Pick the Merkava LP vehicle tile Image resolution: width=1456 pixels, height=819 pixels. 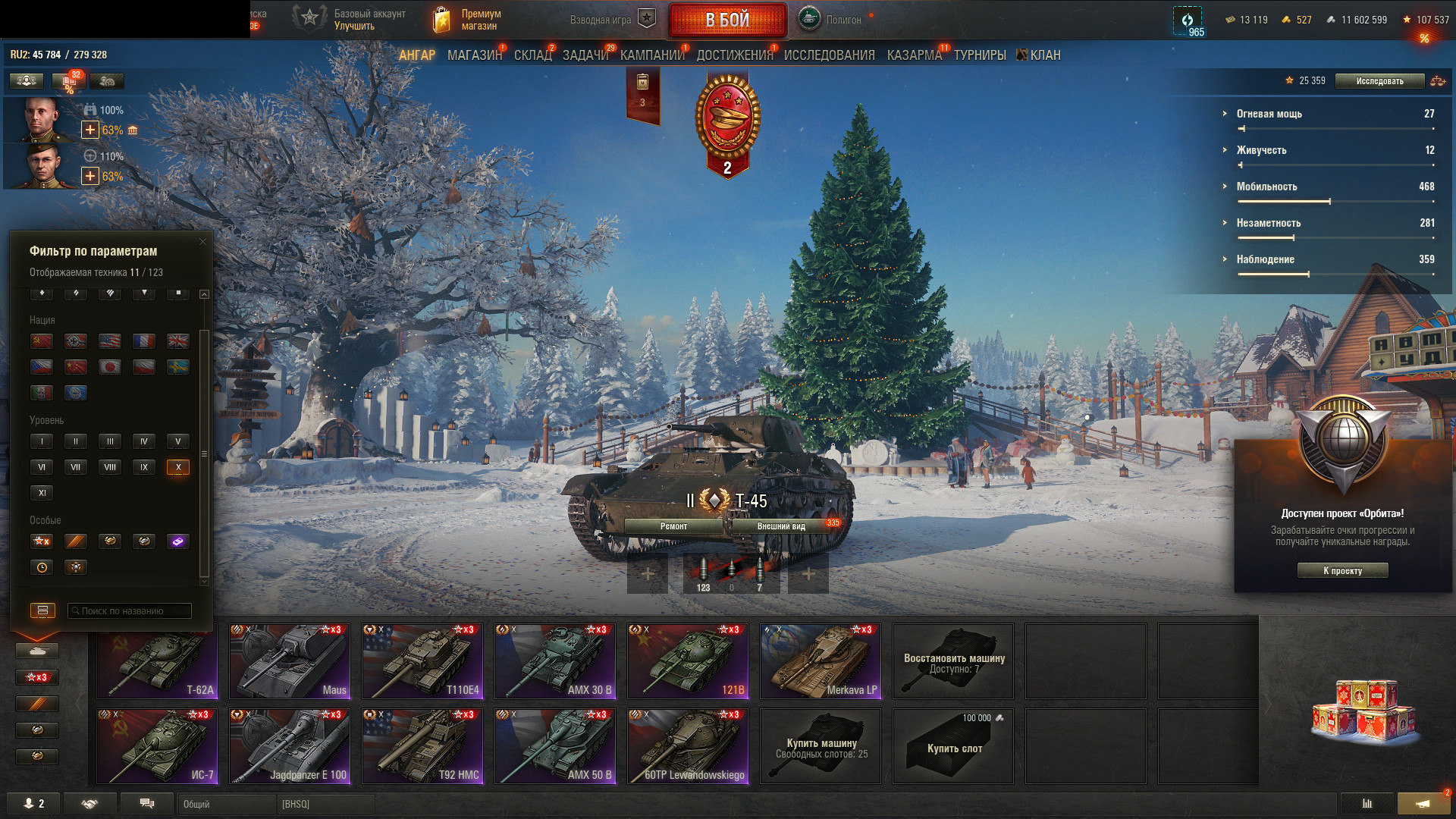pyautogui.click(x=821, y=661)
